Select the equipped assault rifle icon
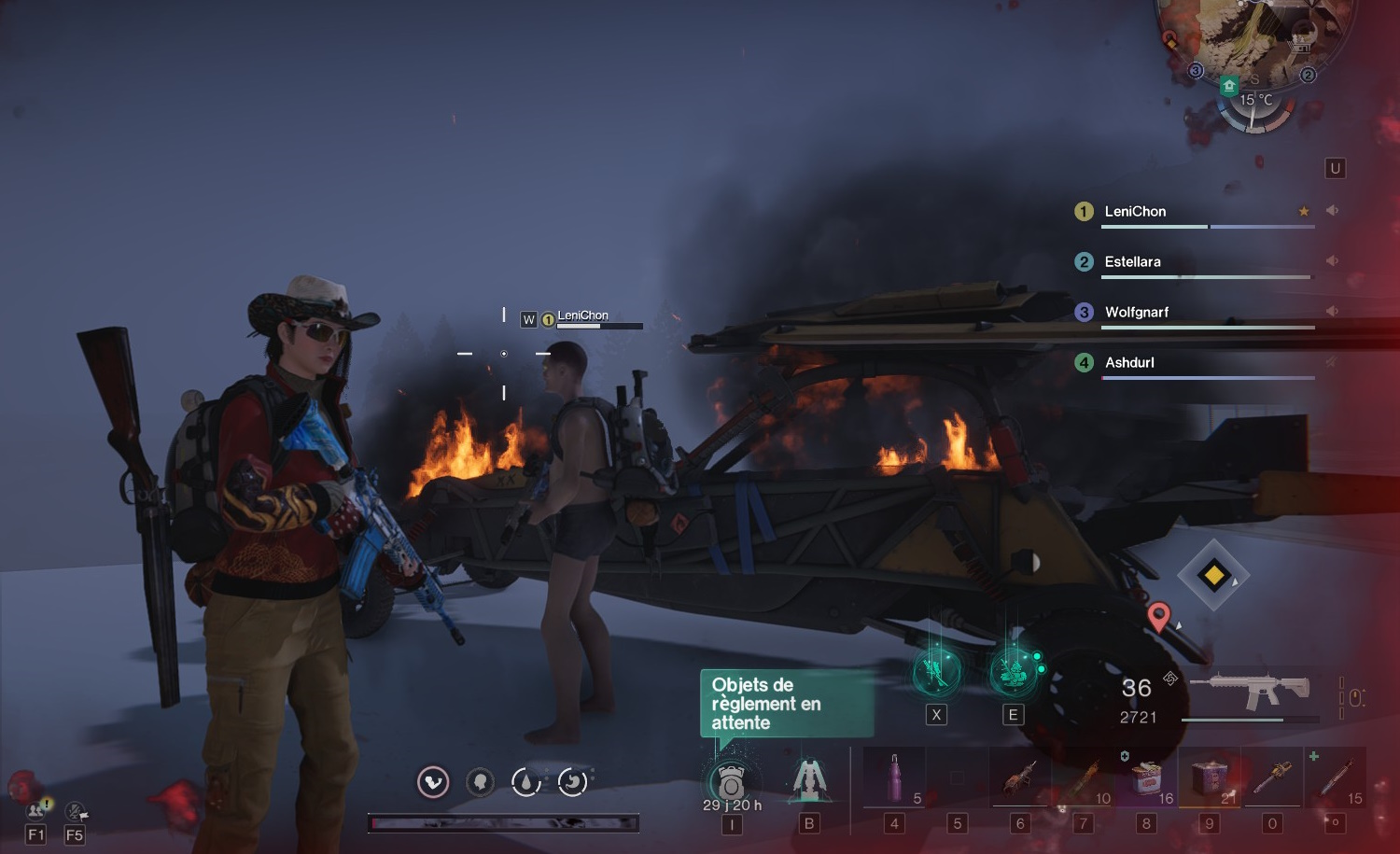Image resolution: width=1400 pixels, height=854 pixels. [1251, 693]
